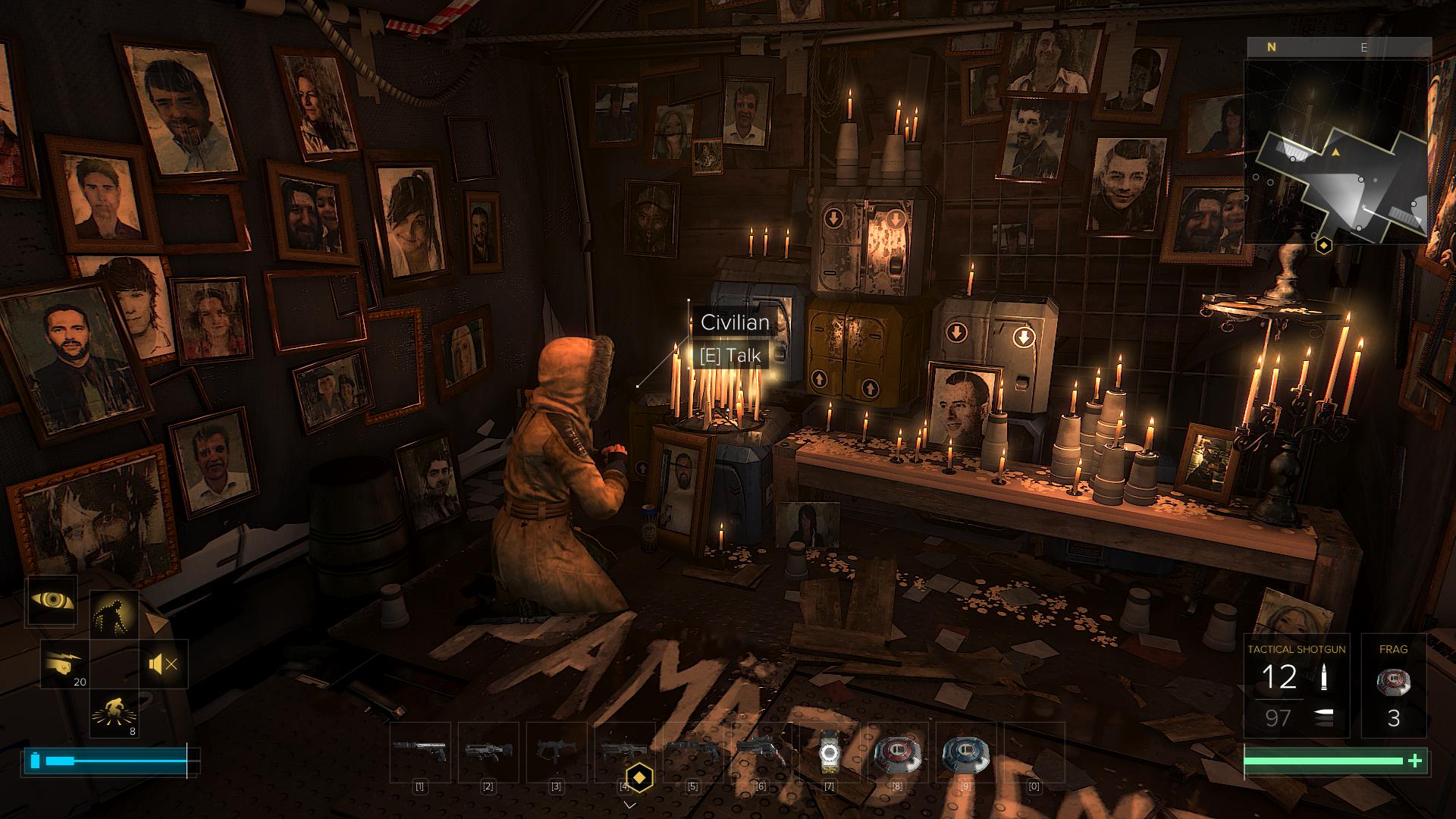Select the Frag grenade panel
Screen dimensions: 1456x819
(x=1393, y=686)
